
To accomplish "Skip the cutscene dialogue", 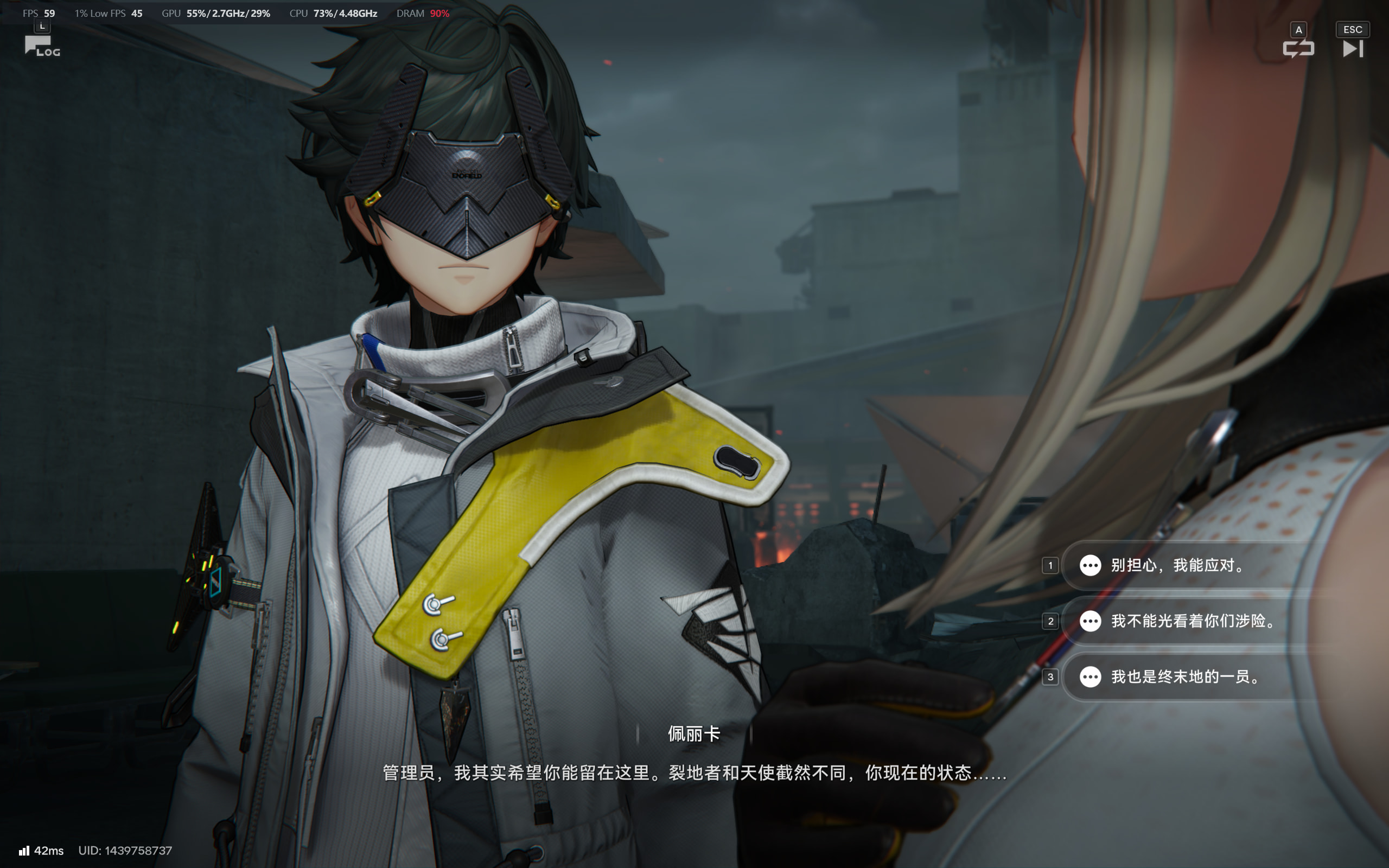I will pos(1352,48).
